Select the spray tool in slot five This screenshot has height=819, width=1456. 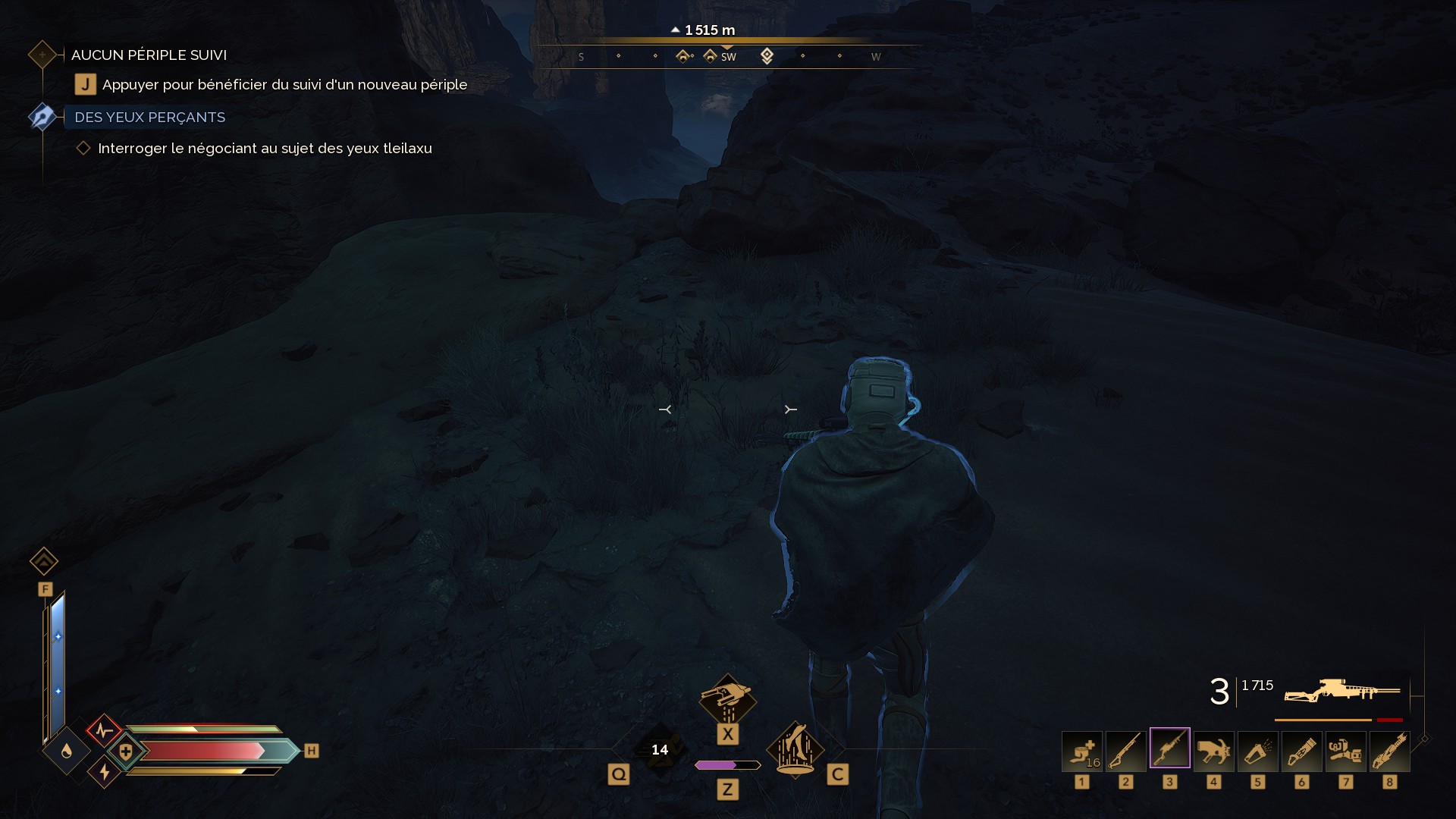(1258, 751)
